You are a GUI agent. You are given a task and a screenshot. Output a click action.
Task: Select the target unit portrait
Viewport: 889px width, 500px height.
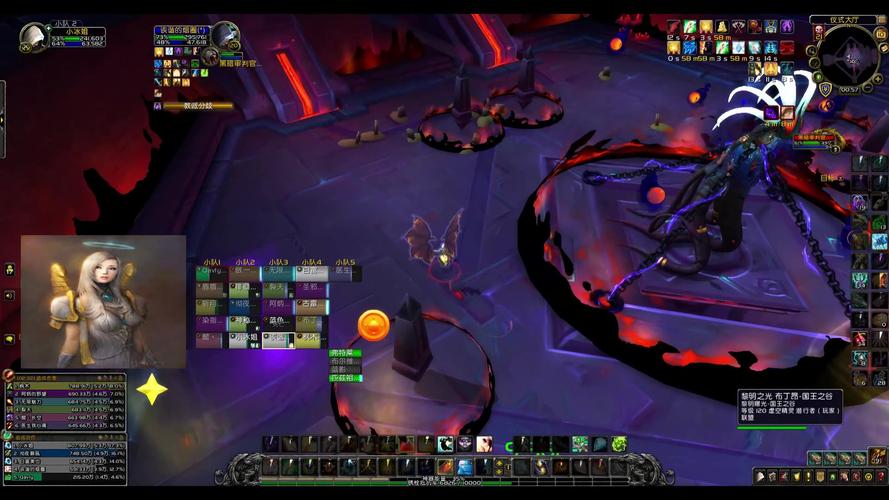224,36
